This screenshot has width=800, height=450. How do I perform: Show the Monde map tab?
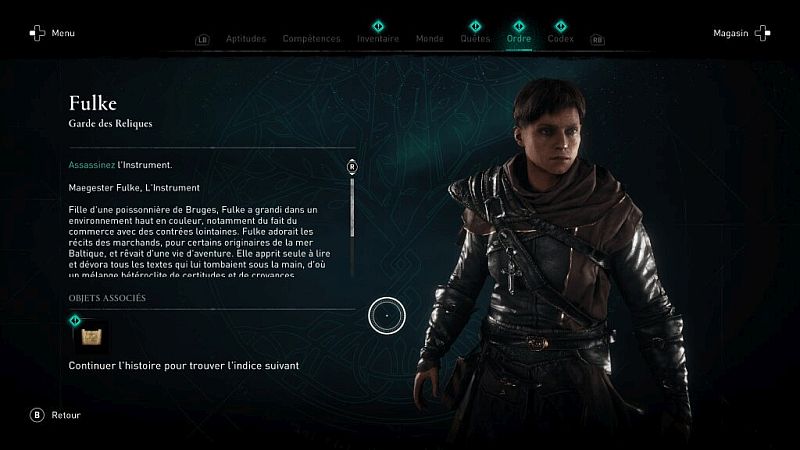pyautogui.click(x=429, y=39)
